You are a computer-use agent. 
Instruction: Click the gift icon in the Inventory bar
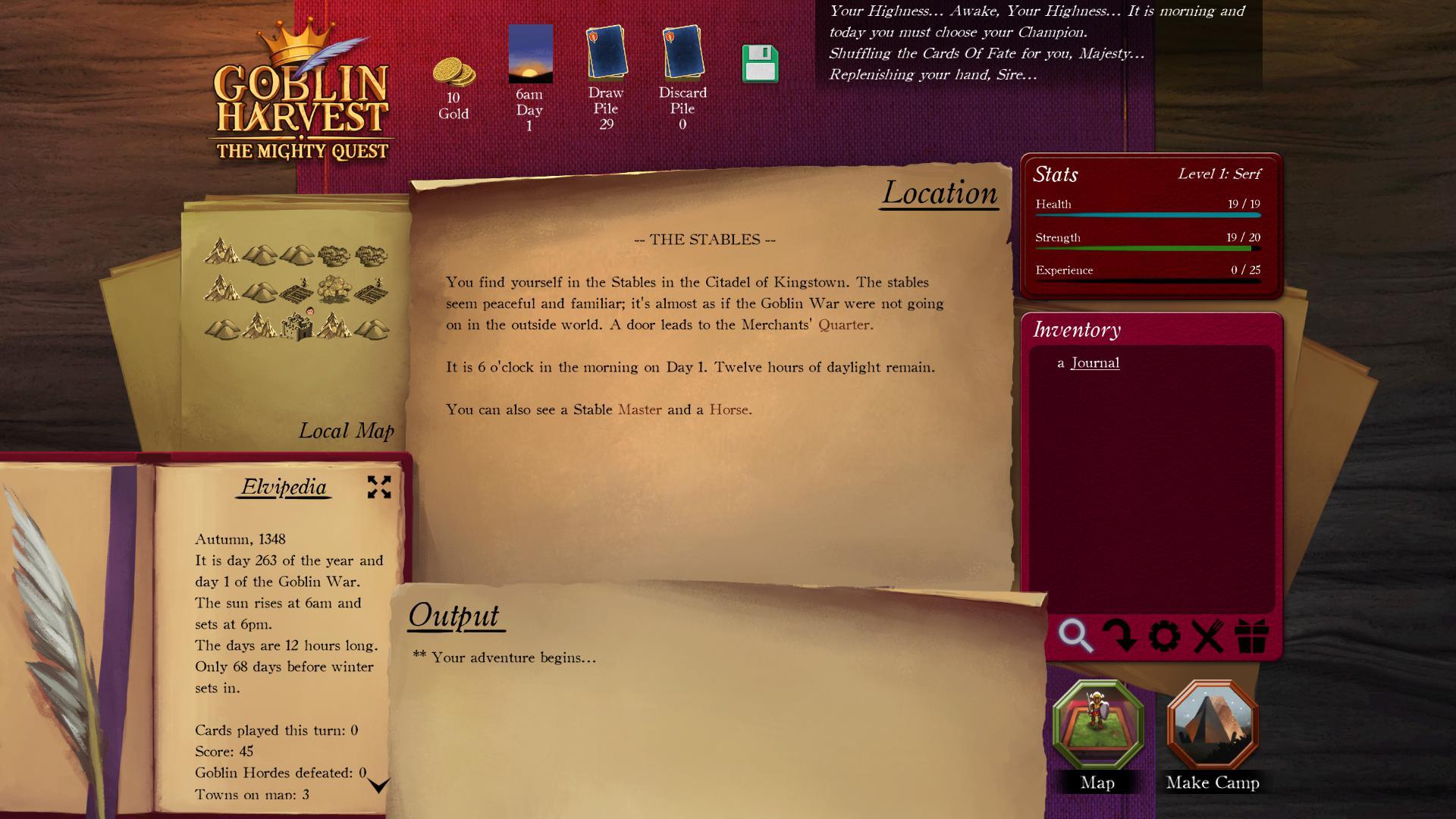1252,638
